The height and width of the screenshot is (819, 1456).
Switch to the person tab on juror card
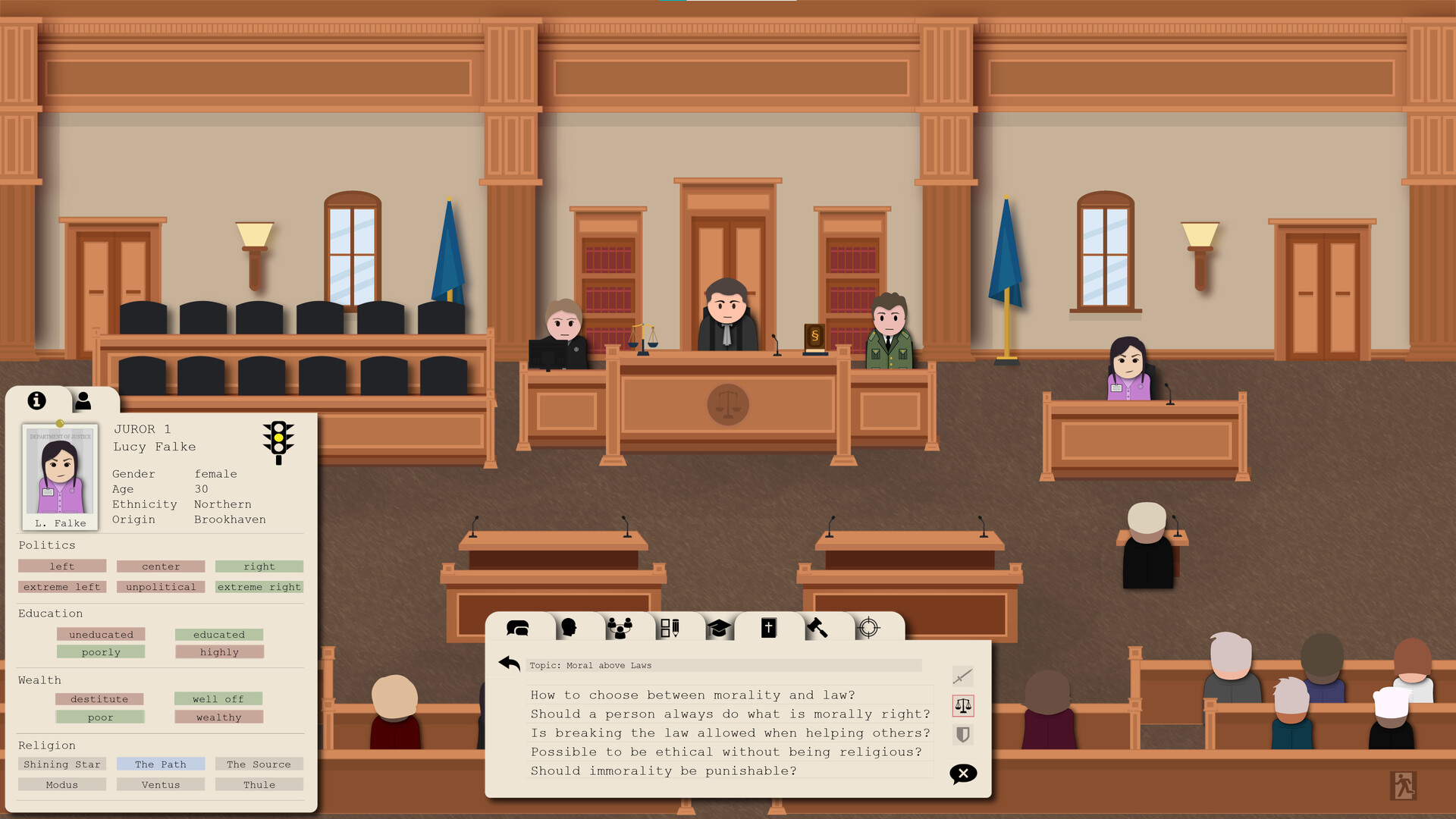83,400
